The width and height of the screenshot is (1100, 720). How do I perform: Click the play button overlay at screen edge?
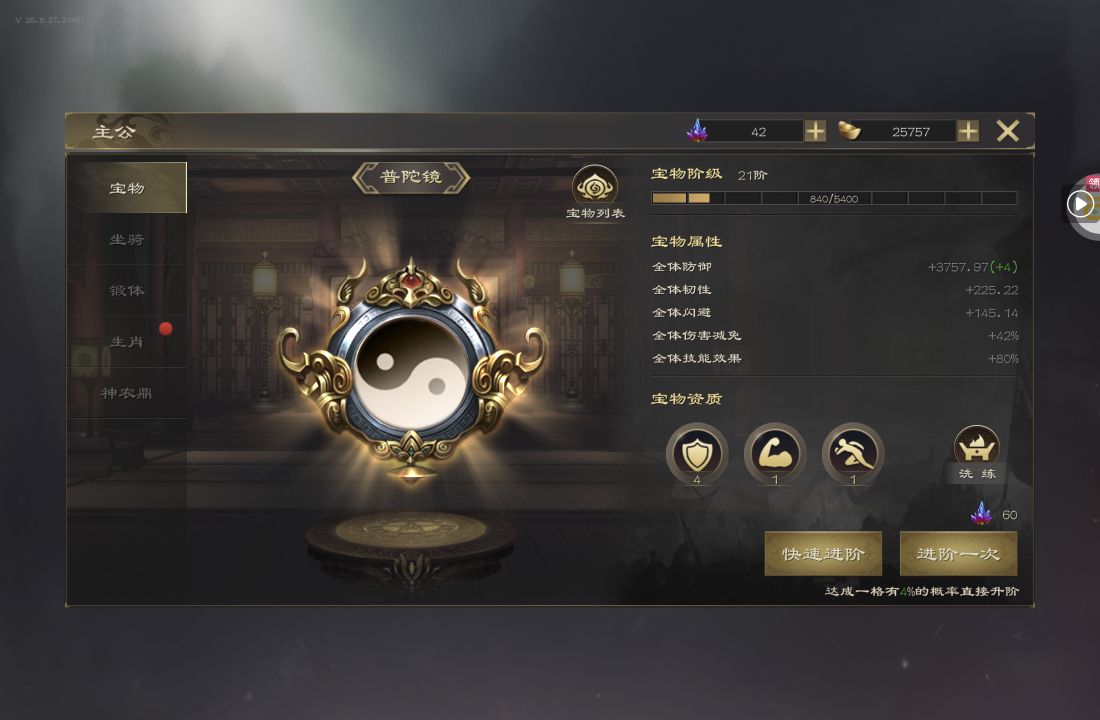[1080, 205]
